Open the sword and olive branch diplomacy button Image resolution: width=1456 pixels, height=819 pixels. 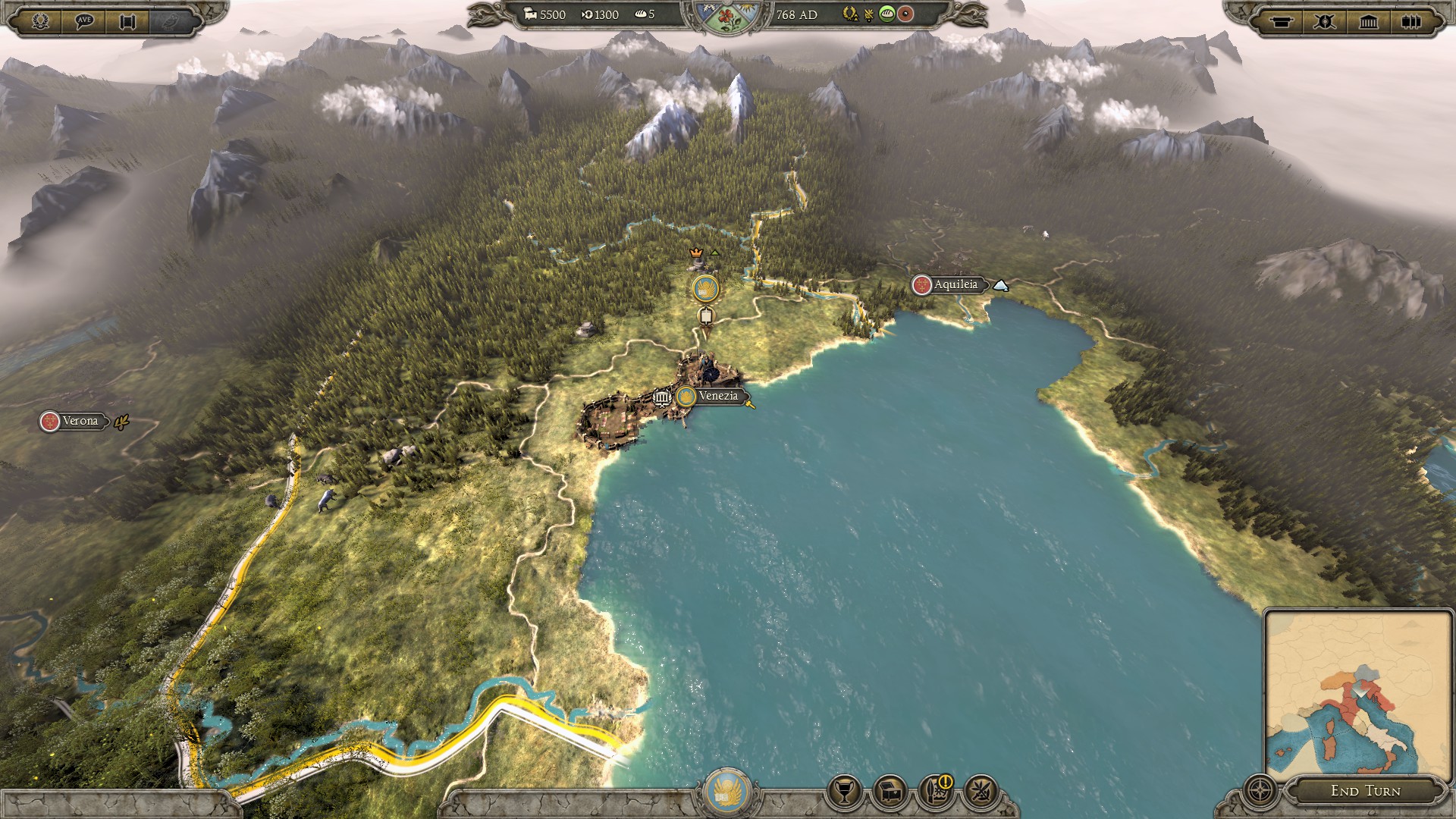point(981,792)
